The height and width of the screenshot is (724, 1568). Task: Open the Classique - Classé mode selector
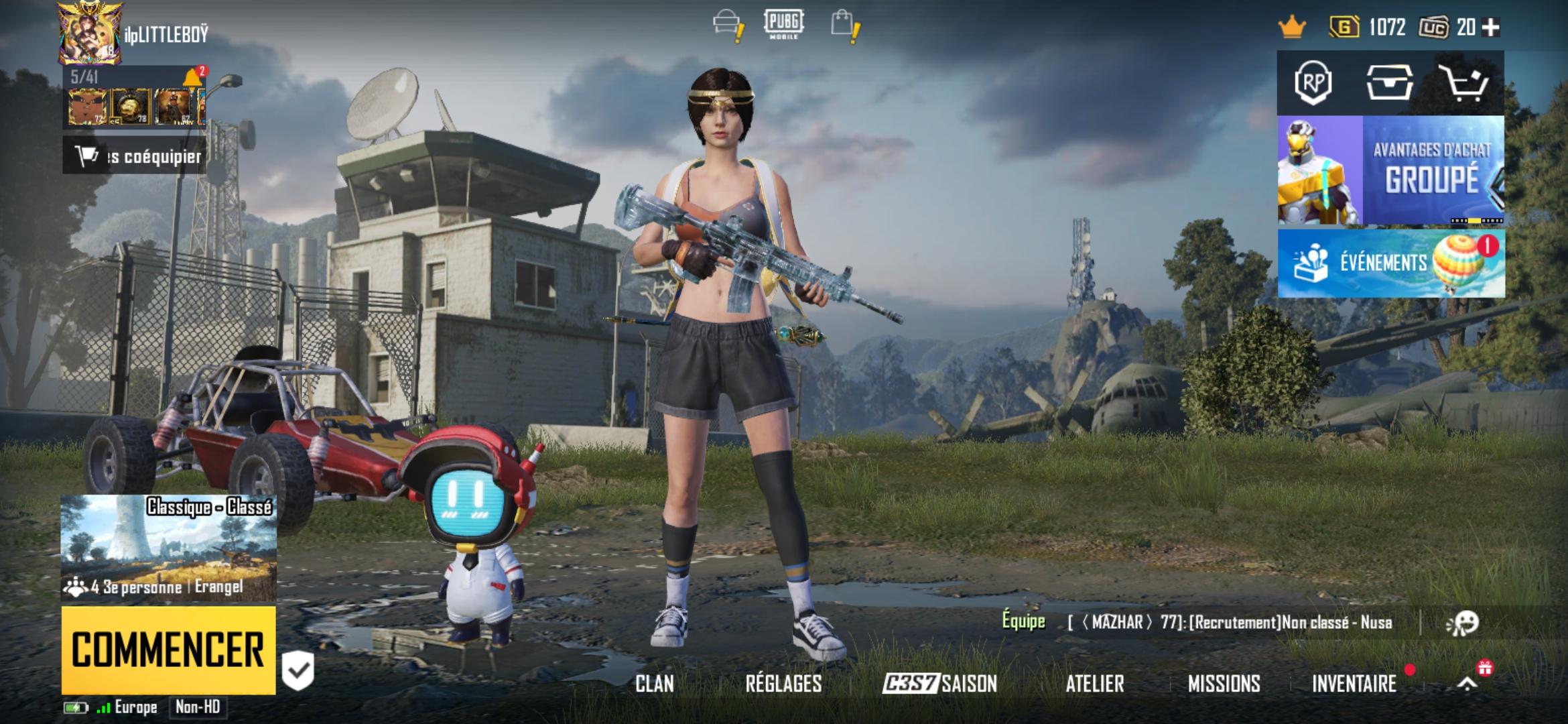pyautogui.click(x=168, y=548)
